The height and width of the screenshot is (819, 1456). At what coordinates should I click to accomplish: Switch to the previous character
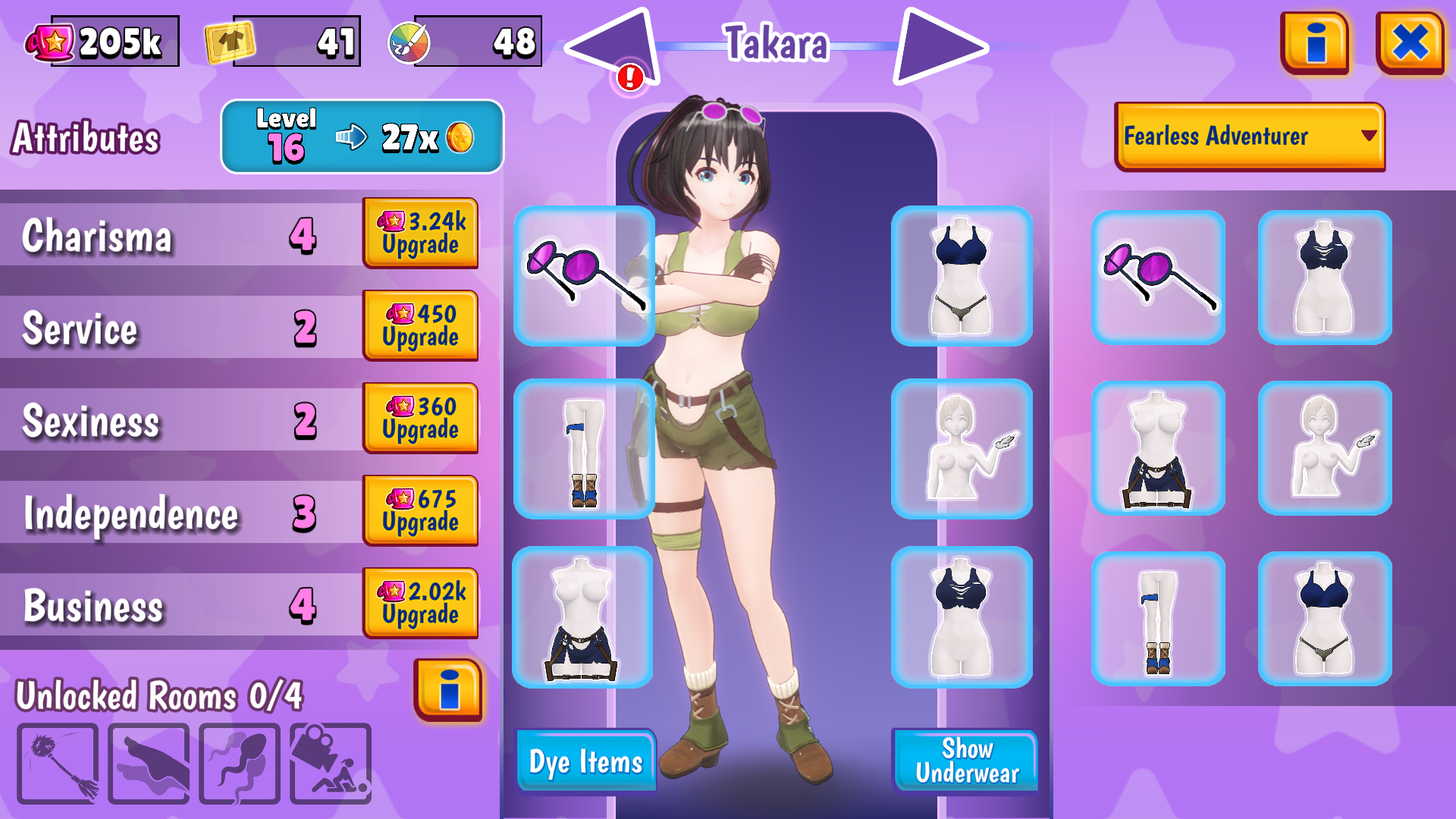click(x=616, y=47)
